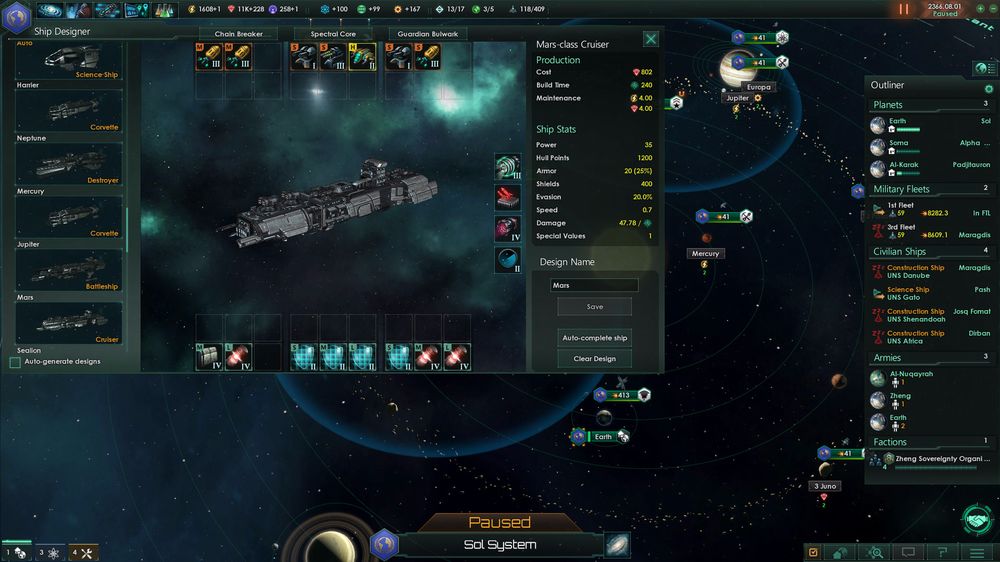The image size is (1000, 562).
Task: Open the Spectral Core section selector
Action: coord(333,34)
